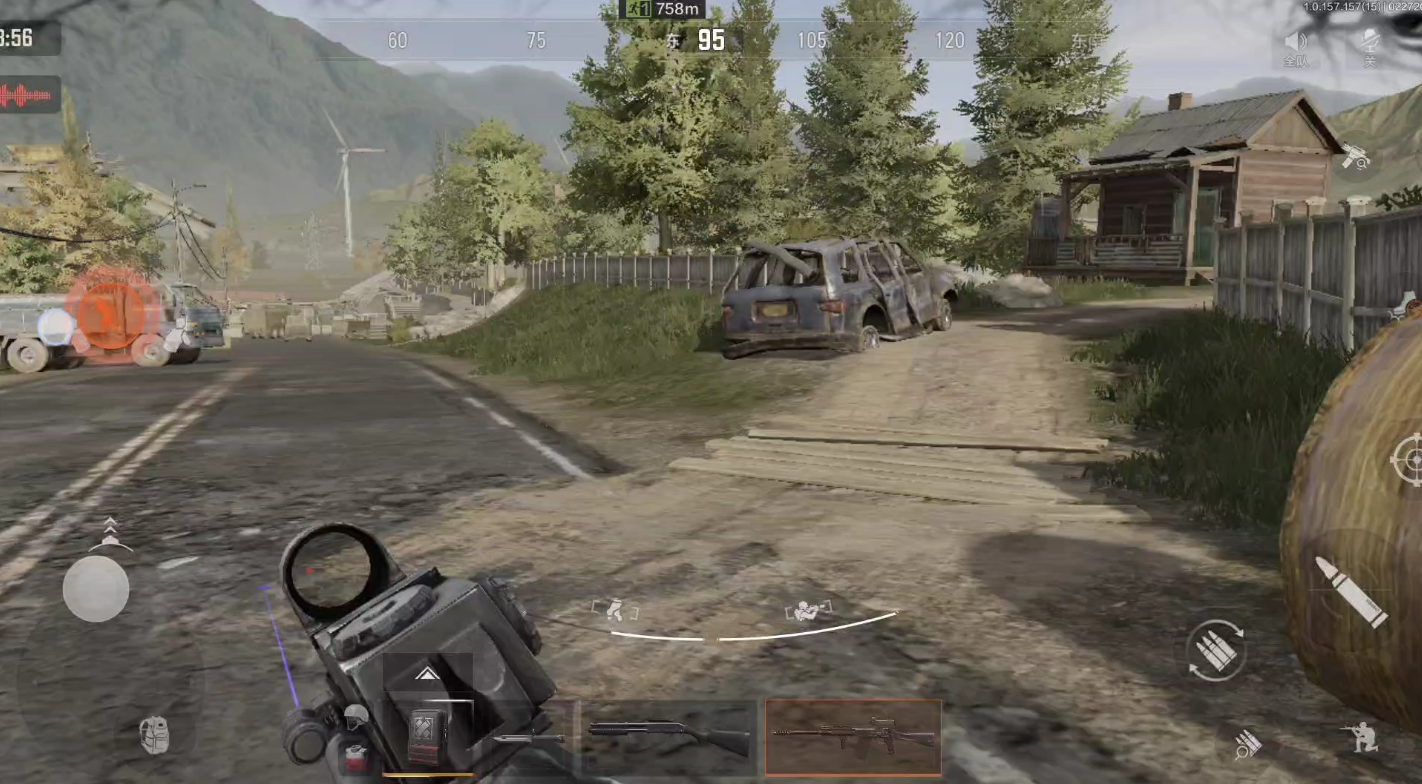Check ammo with the bullets magnifier icon

(1247, 744)
